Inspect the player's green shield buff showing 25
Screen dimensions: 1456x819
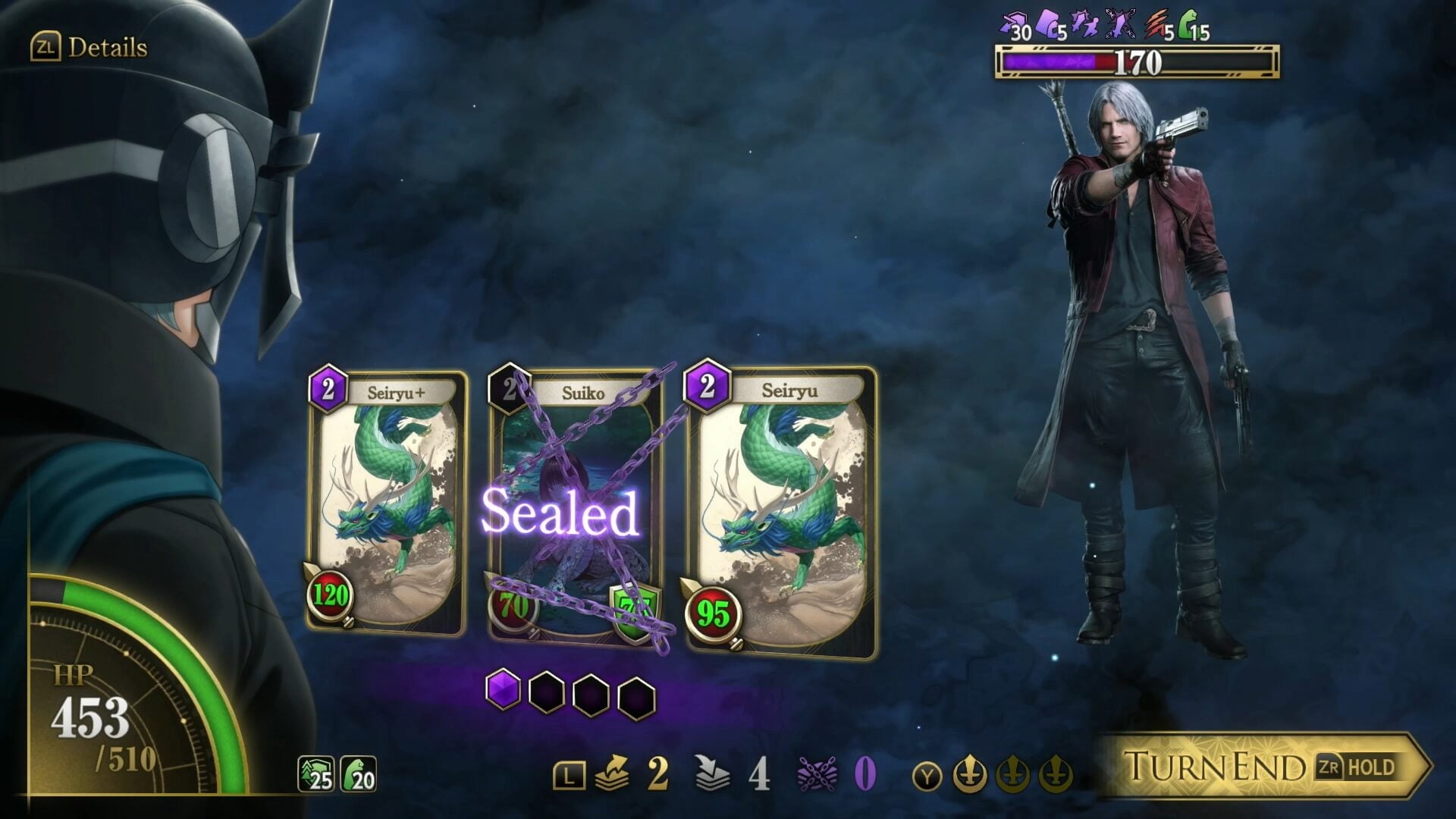click(315, 774)
